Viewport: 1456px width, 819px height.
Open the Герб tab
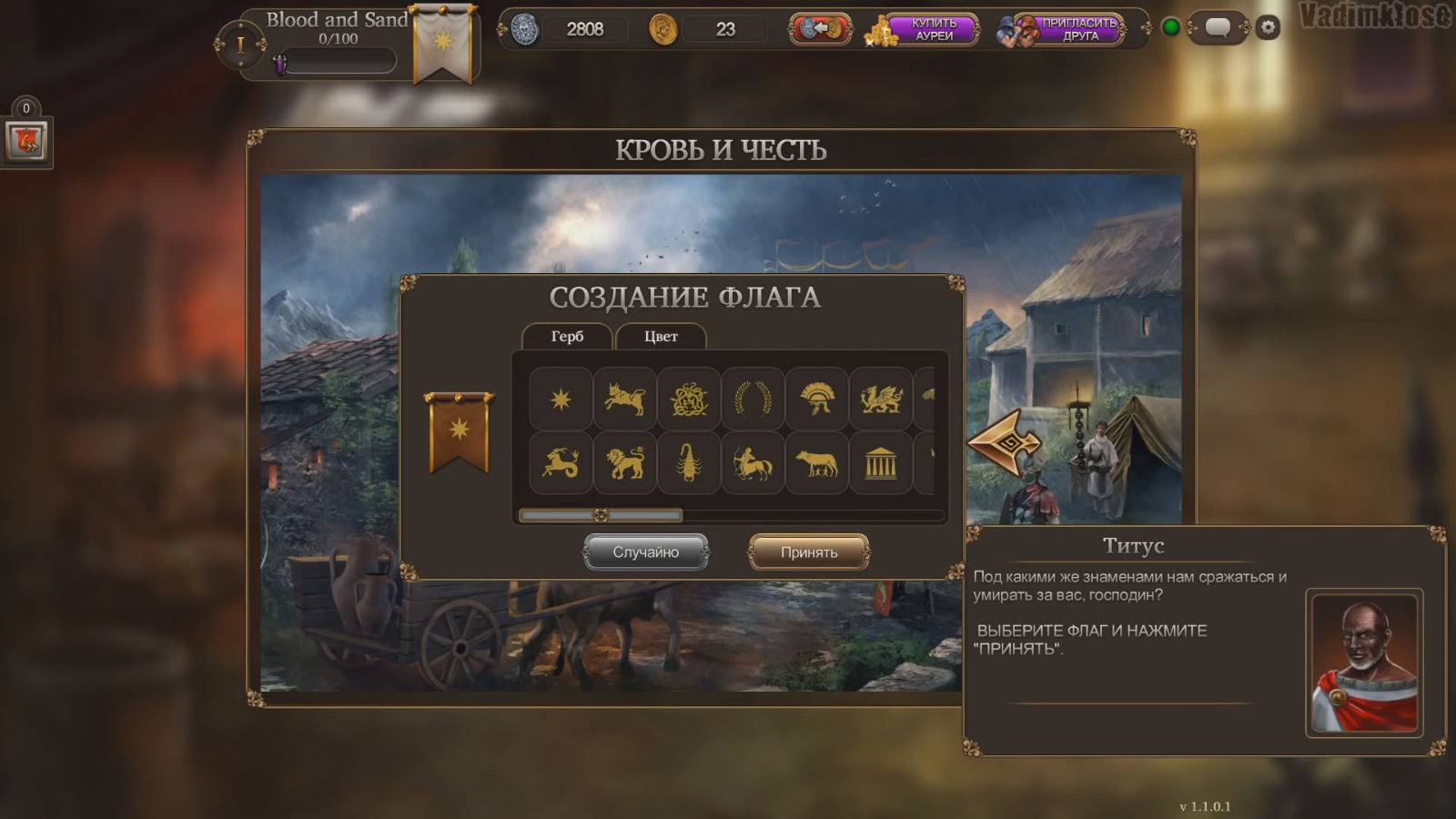567,337
